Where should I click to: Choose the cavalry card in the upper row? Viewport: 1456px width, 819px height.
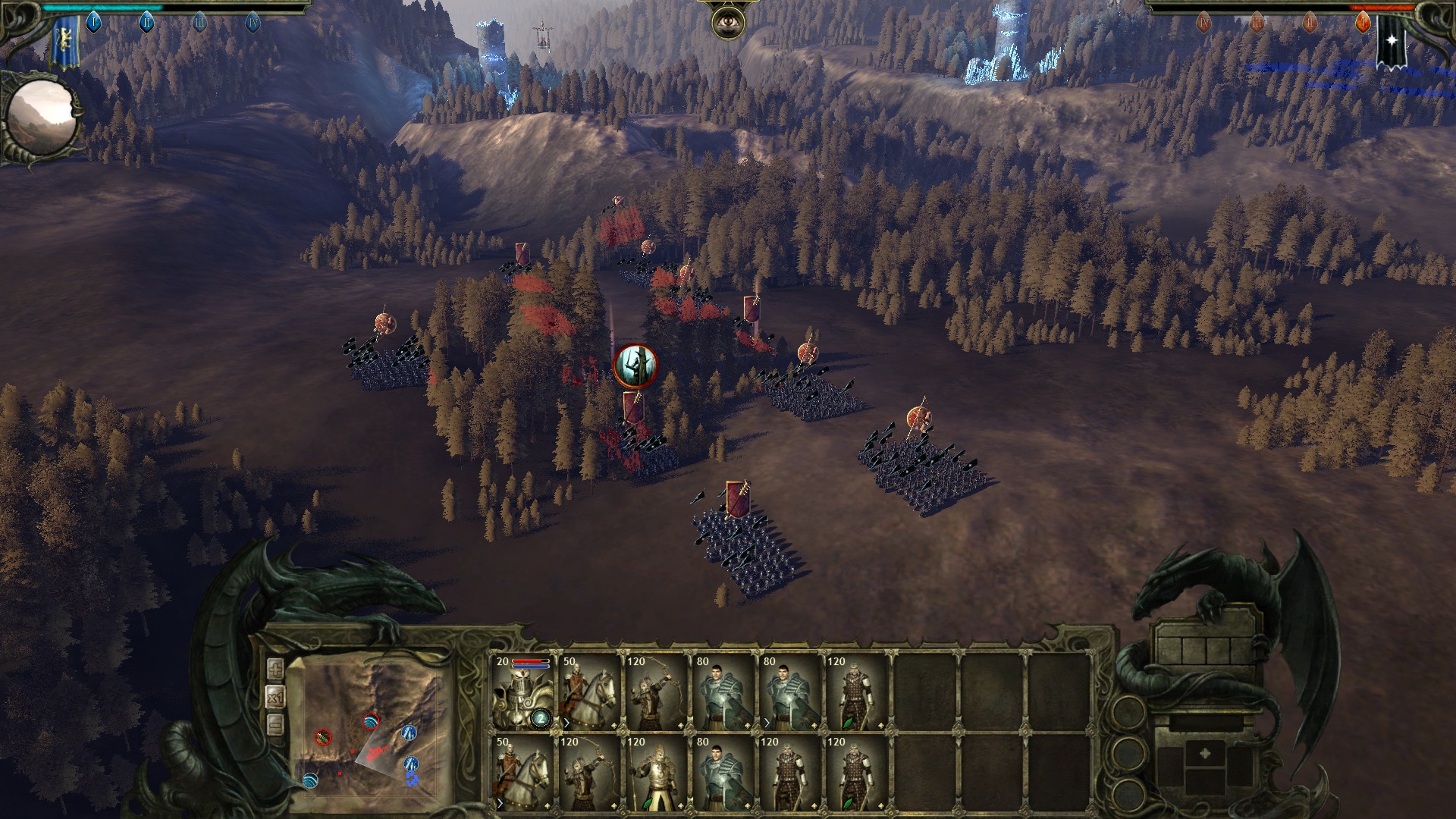point(590,693)
